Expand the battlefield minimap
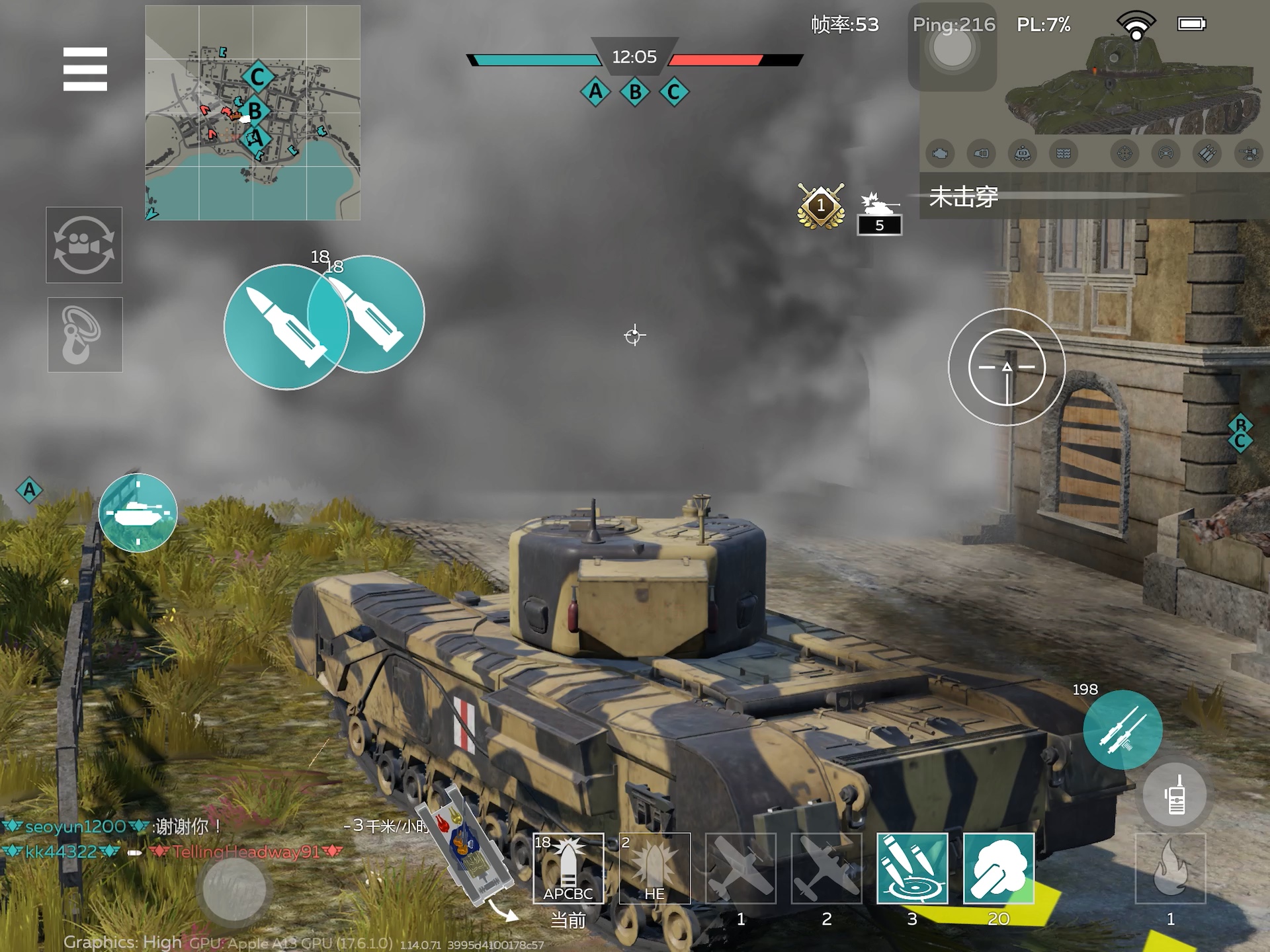This screenshot has height=952, width=1270. click(x=253, y=112)
